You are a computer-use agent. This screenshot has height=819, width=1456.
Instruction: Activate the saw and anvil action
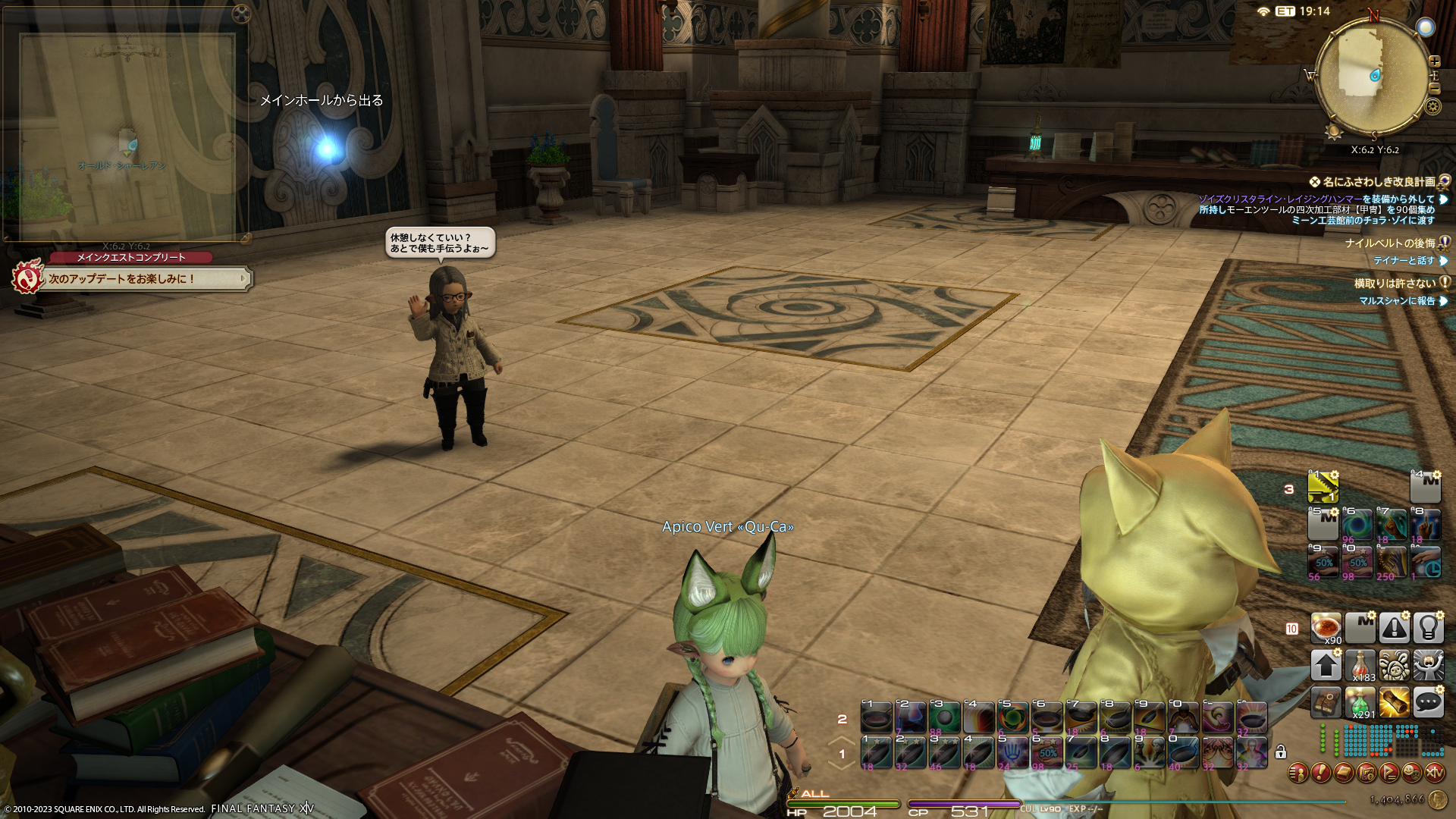tap(1323, 488)
